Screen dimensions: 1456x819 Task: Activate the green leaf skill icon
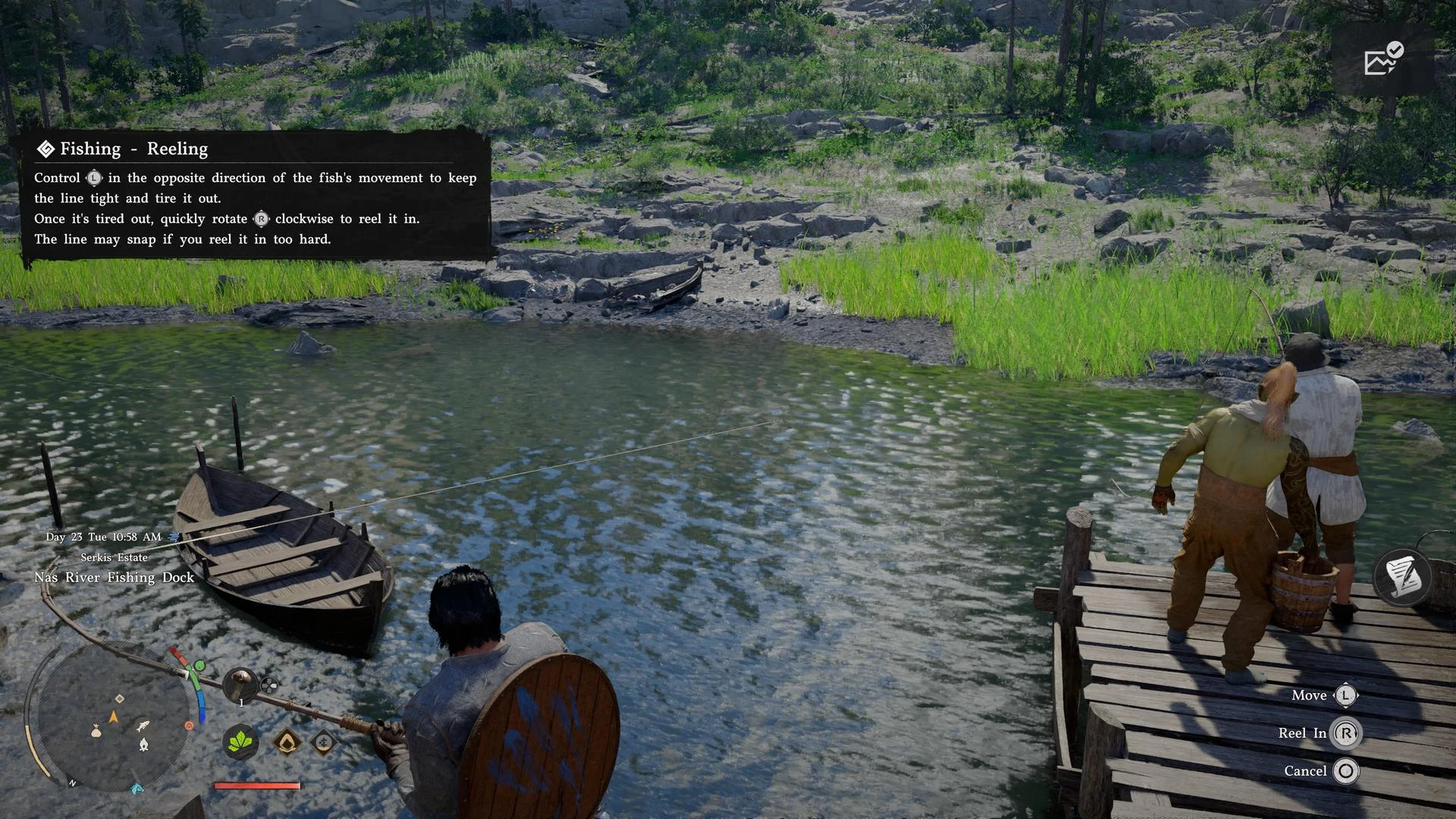point(240,741)
